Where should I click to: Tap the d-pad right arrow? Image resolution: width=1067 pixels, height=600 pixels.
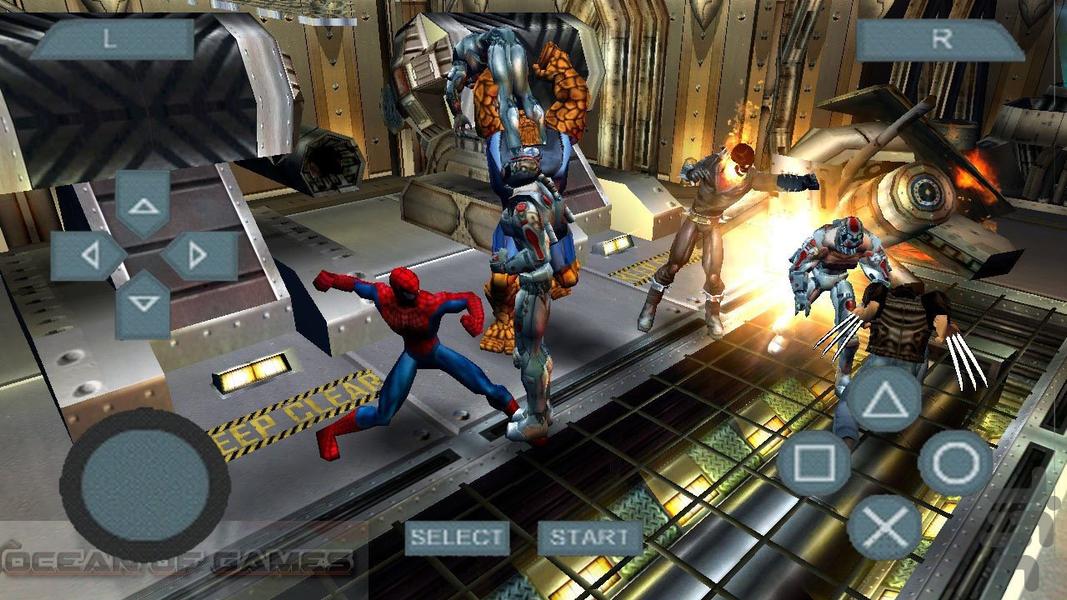coord(198,256)
